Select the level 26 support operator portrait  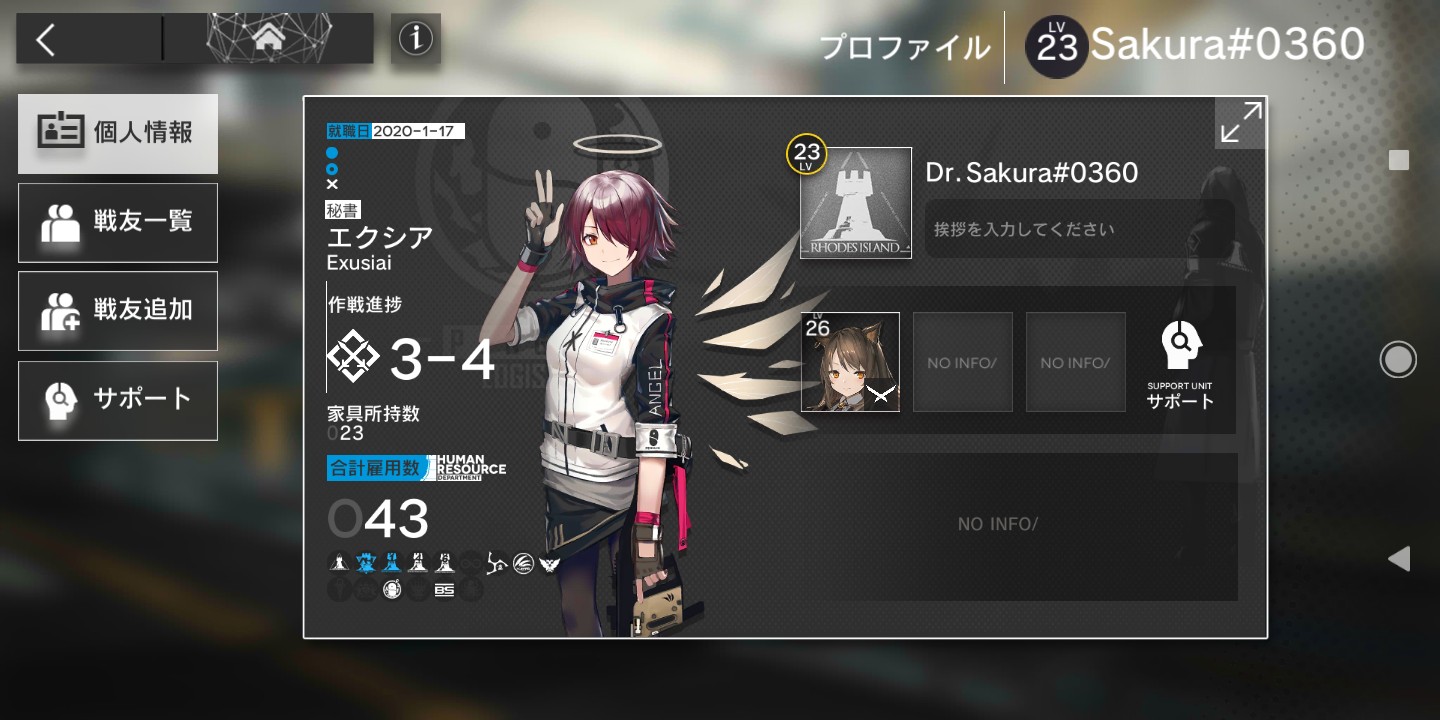(850, 362)
